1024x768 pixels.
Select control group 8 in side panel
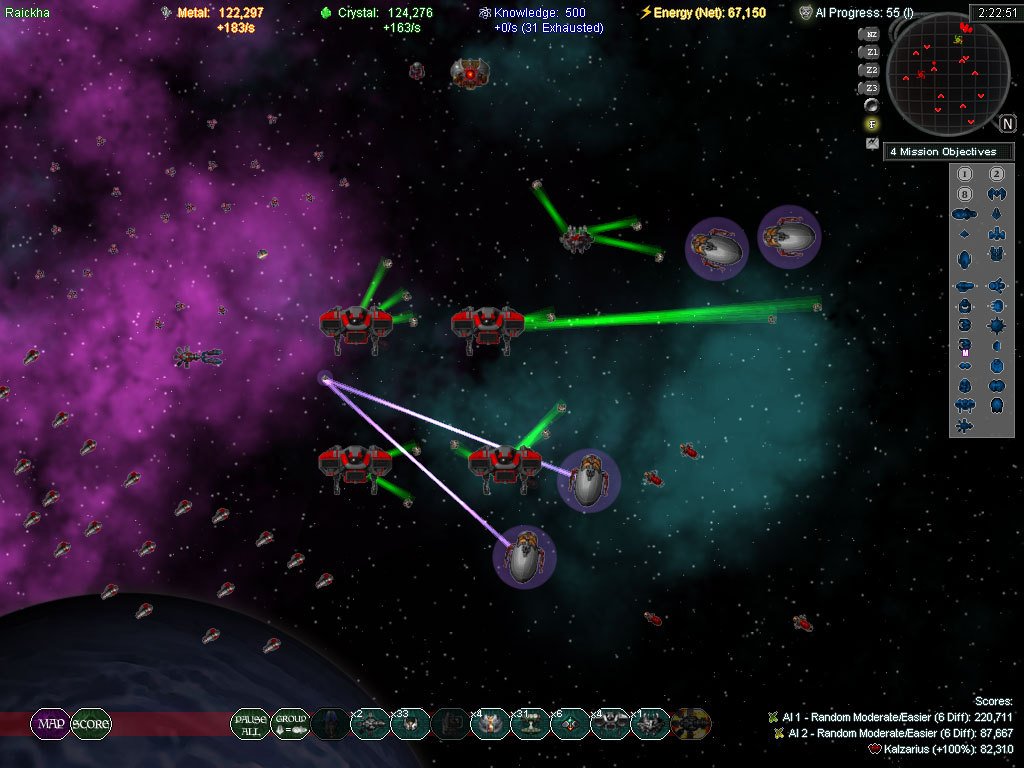(x=965, y=193)
